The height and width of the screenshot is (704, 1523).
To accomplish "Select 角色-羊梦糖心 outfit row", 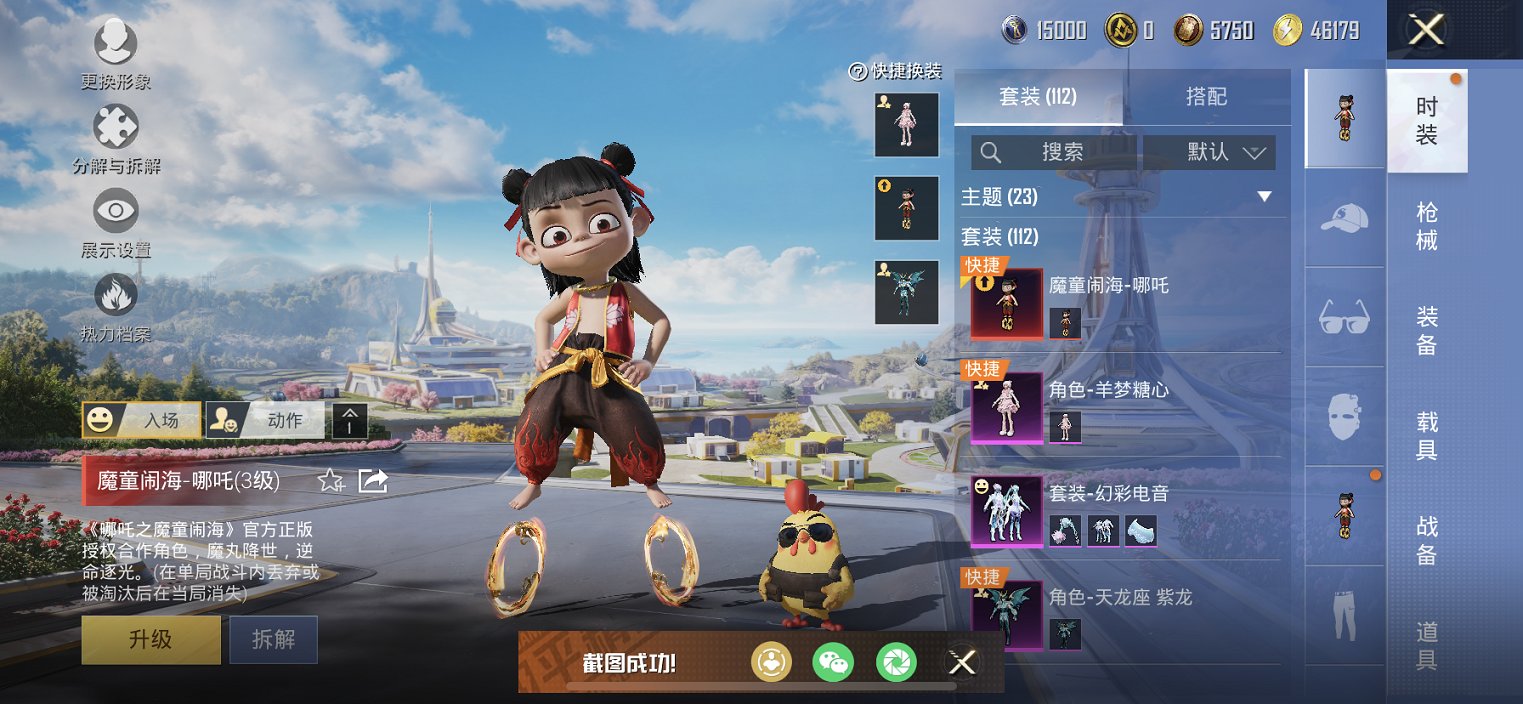I will (x=1125, y=405).
